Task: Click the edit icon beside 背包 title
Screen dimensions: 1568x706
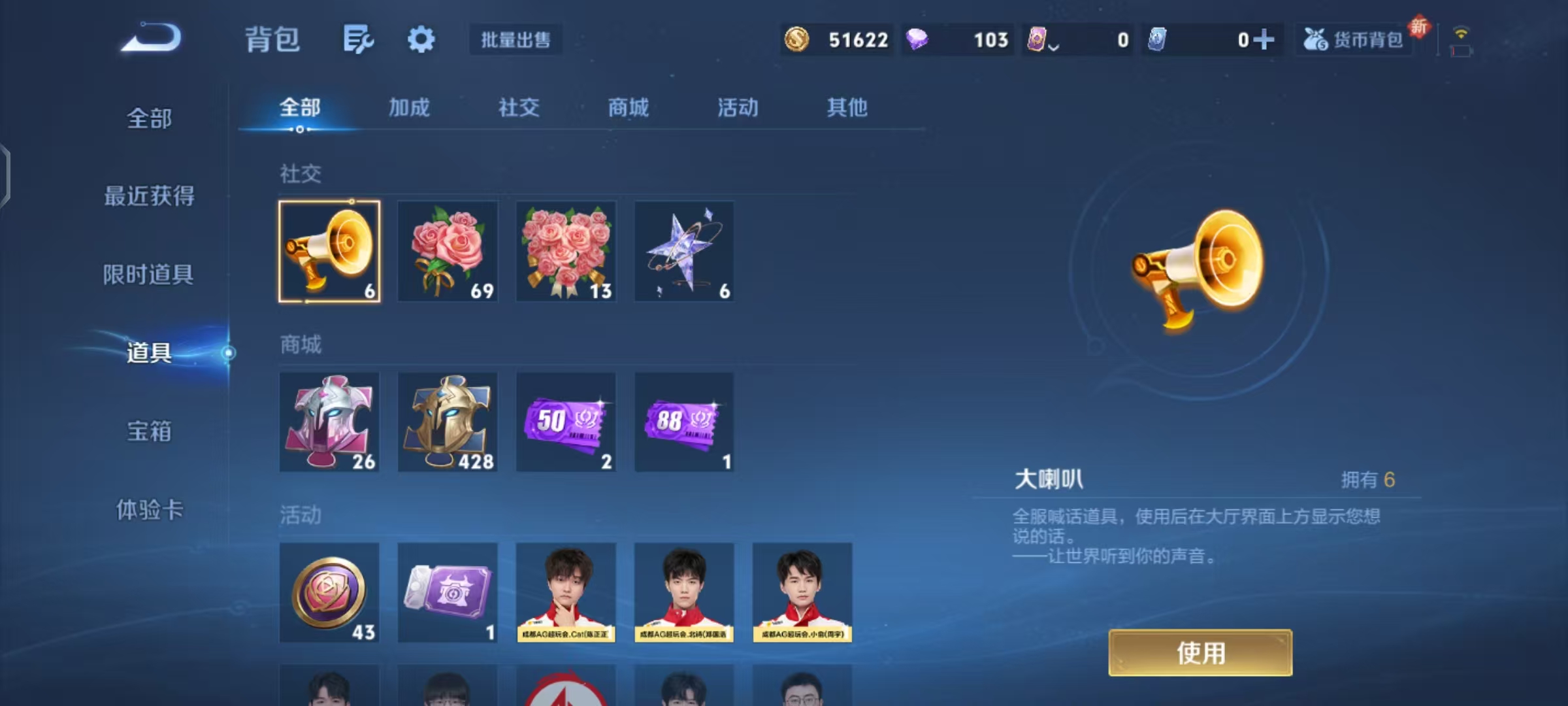Action: (358, 39)
